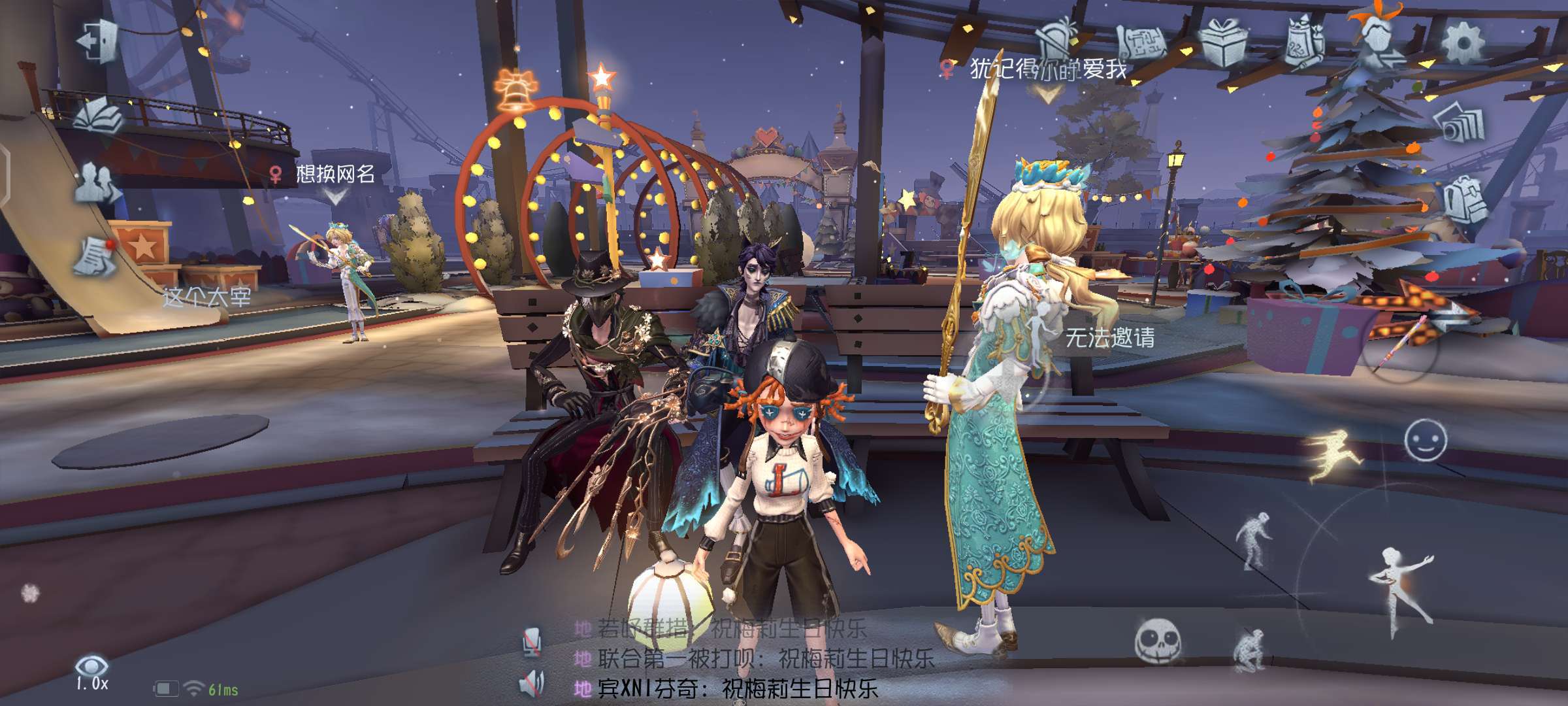Open the chat box message list

point(751,659)
